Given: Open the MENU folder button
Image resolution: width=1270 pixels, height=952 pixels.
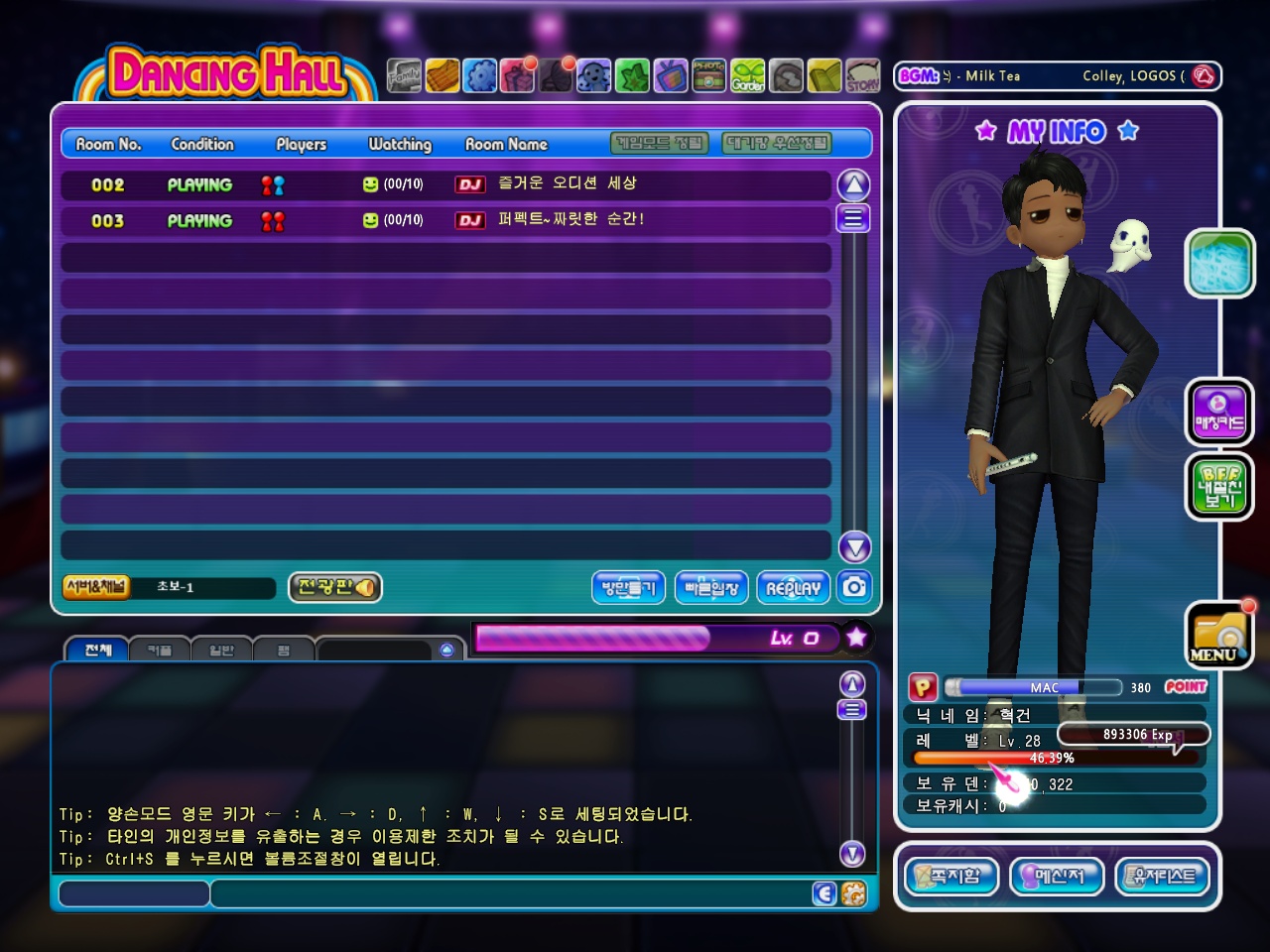Looking at the screenshot, I should 1219,636.
